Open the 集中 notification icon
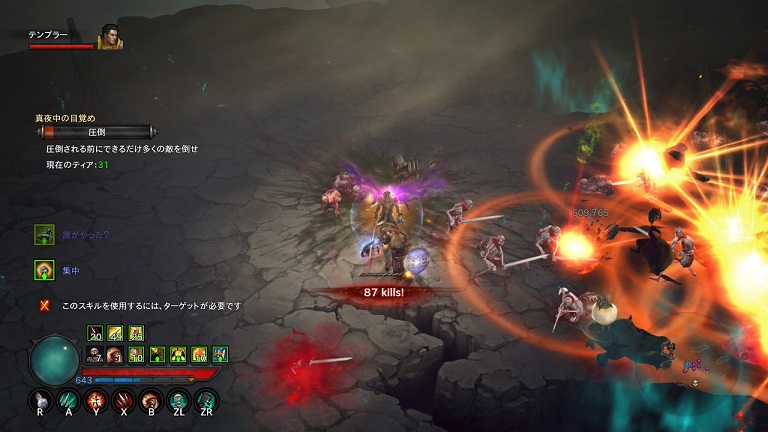The height and width of the screenshot is (432, 768). [44, 269]
